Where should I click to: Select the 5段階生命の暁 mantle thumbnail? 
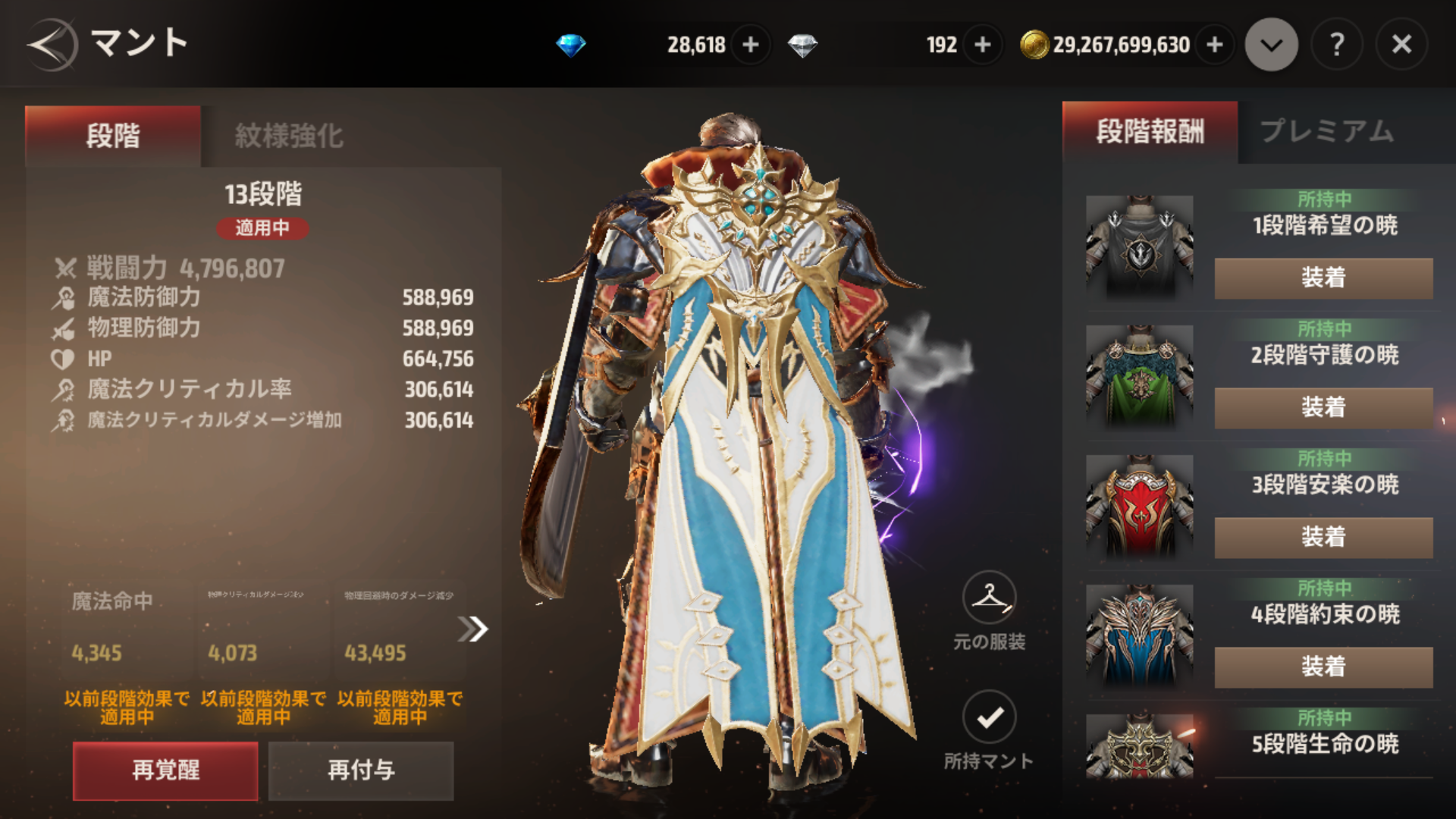(1139, 746)
